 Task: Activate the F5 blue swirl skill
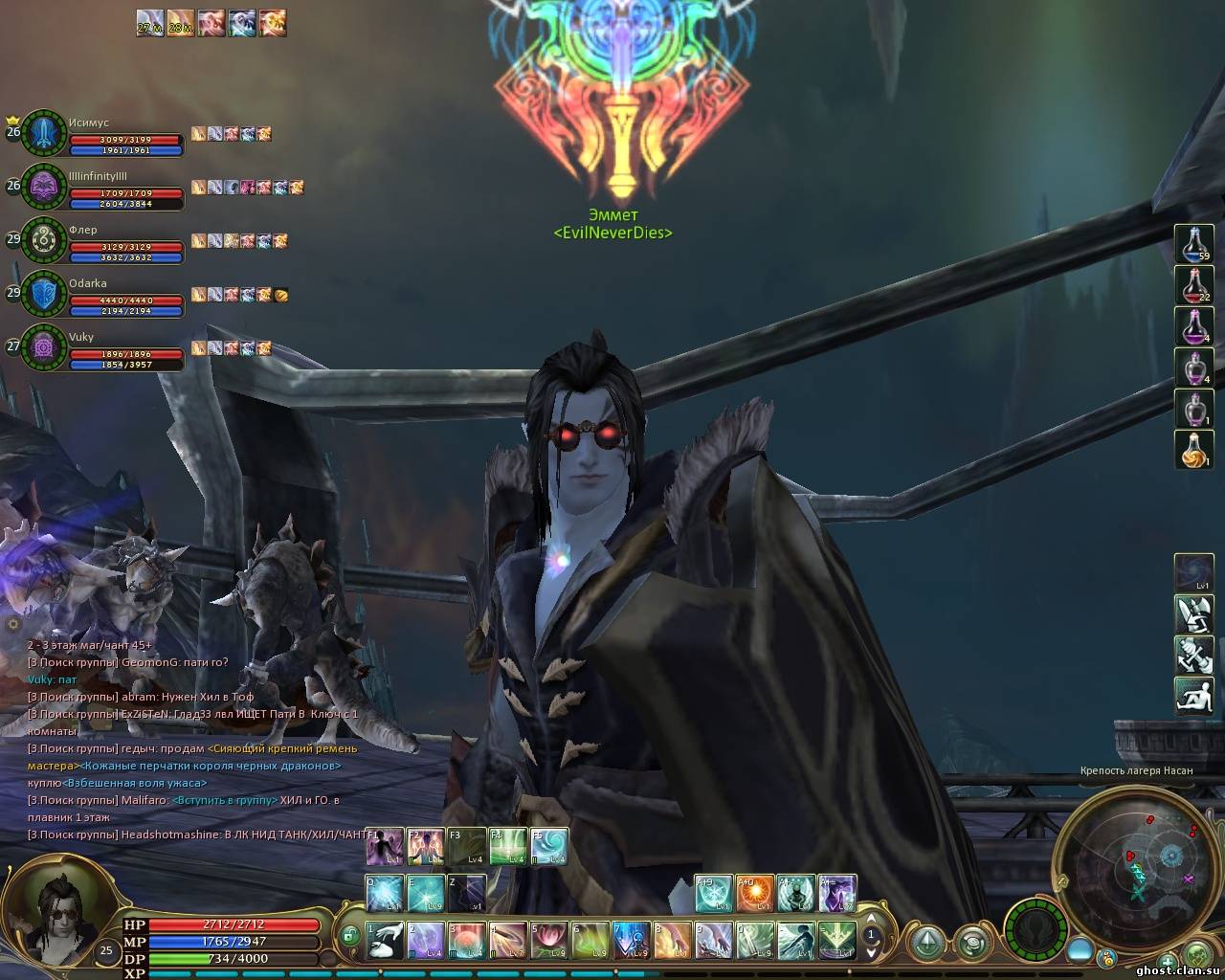549,847
